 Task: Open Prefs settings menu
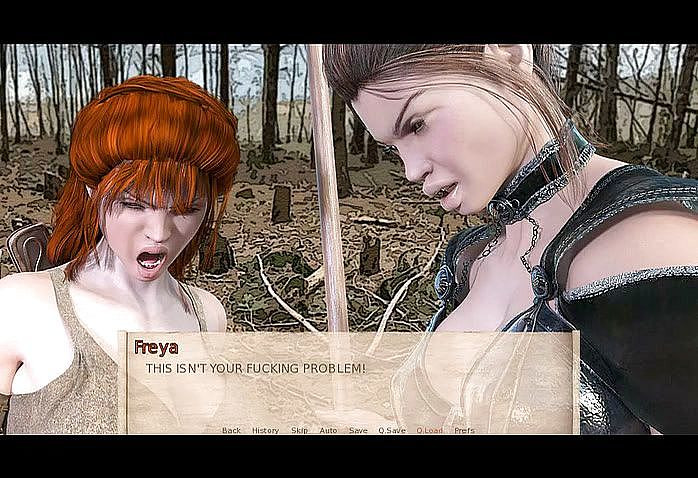click(464, 430)
